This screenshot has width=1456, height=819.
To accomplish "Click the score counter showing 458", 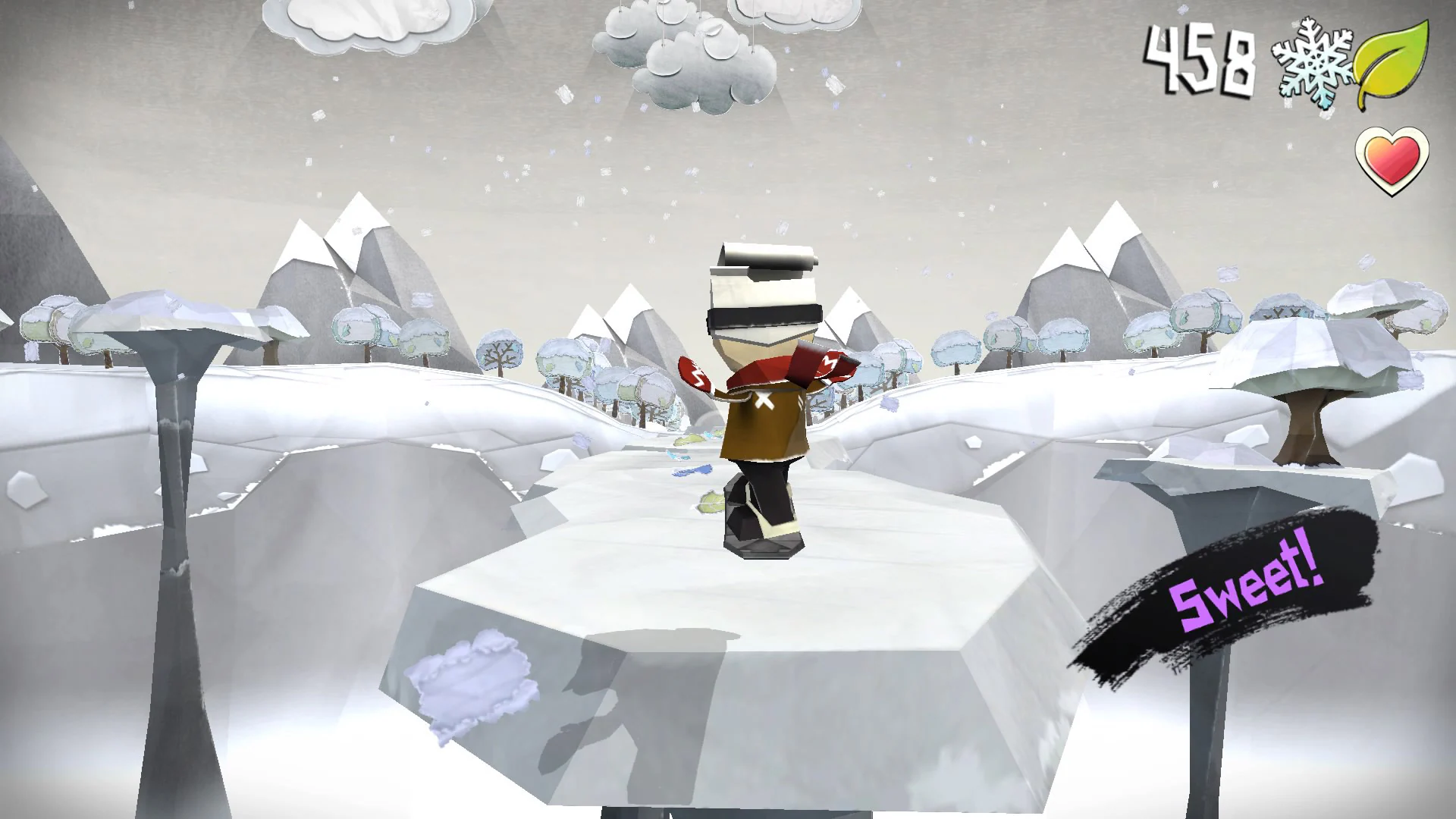I will (x=1200, y=59).
